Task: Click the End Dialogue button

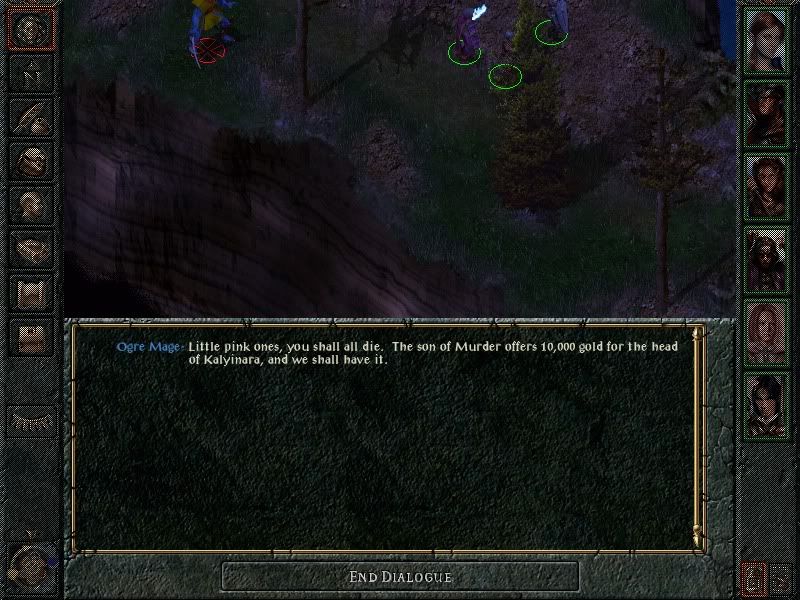Action: (400, 576)
